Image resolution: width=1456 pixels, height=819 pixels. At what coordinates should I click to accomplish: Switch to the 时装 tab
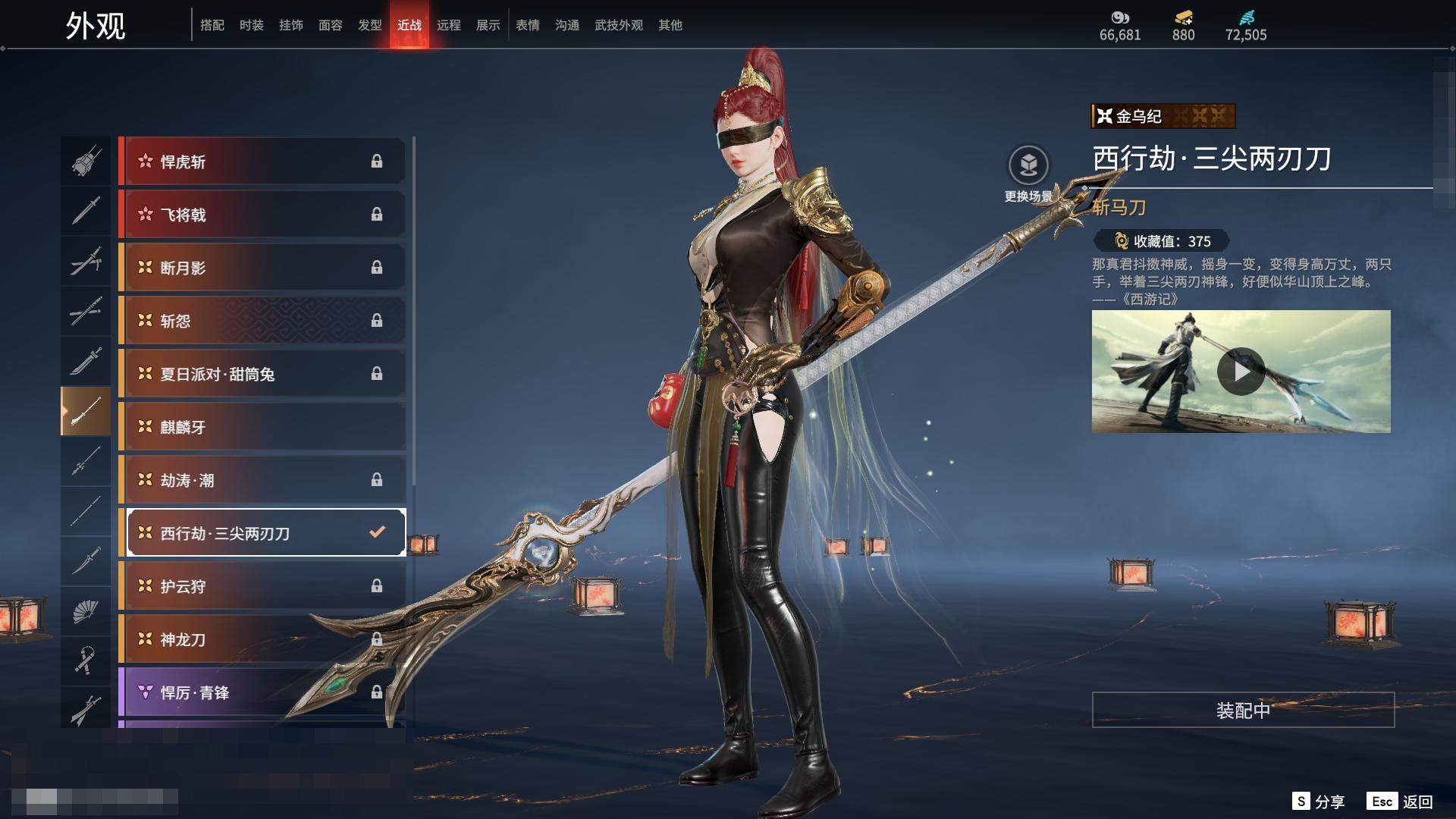coord(251,25)
